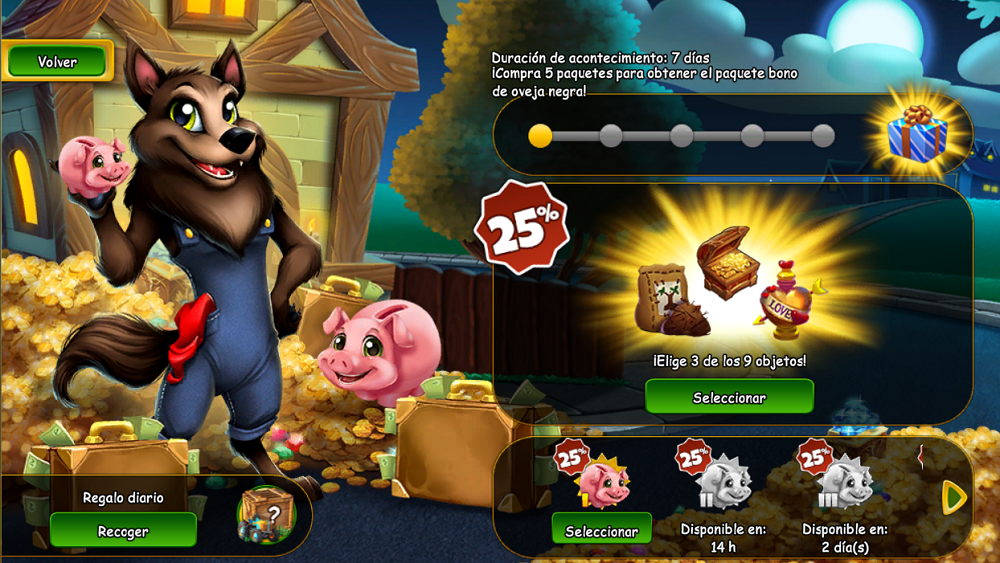The width and height of the screenshot is (1000, 563).
Task: Show next packages with the yellow arrow
Action: click(x=955, y=497)
